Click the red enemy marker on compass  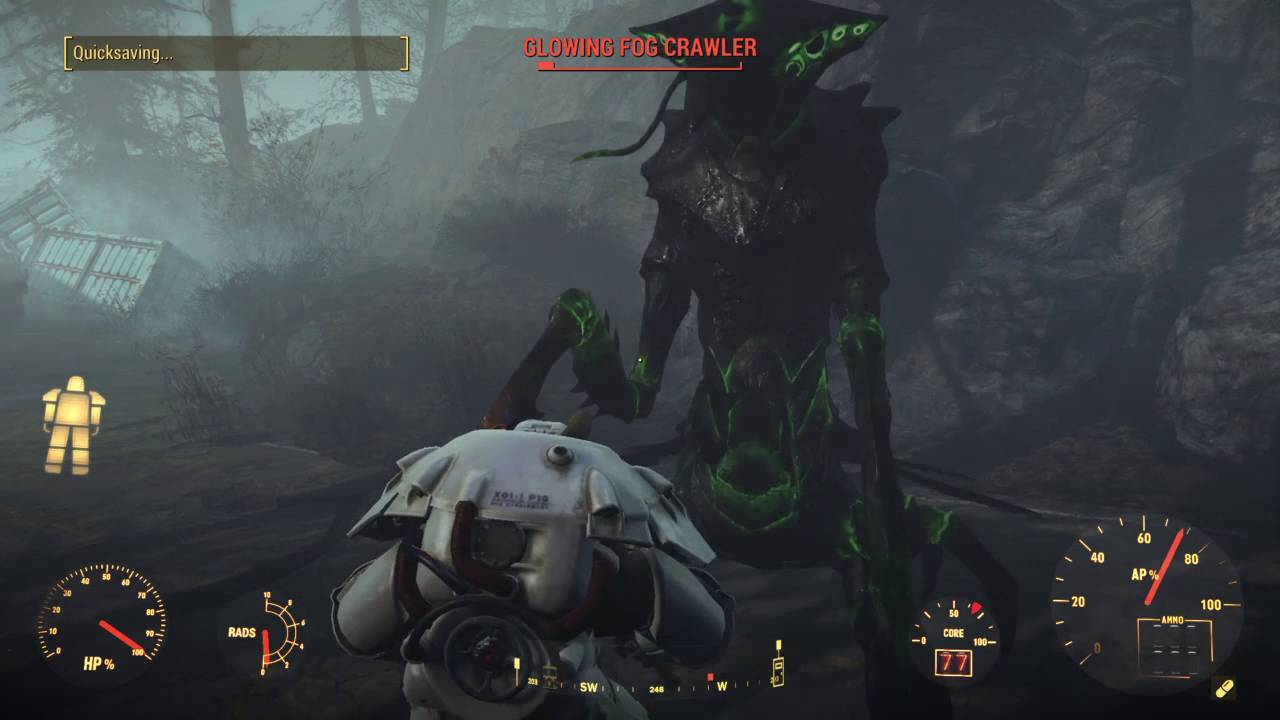[x=711, y=677]
